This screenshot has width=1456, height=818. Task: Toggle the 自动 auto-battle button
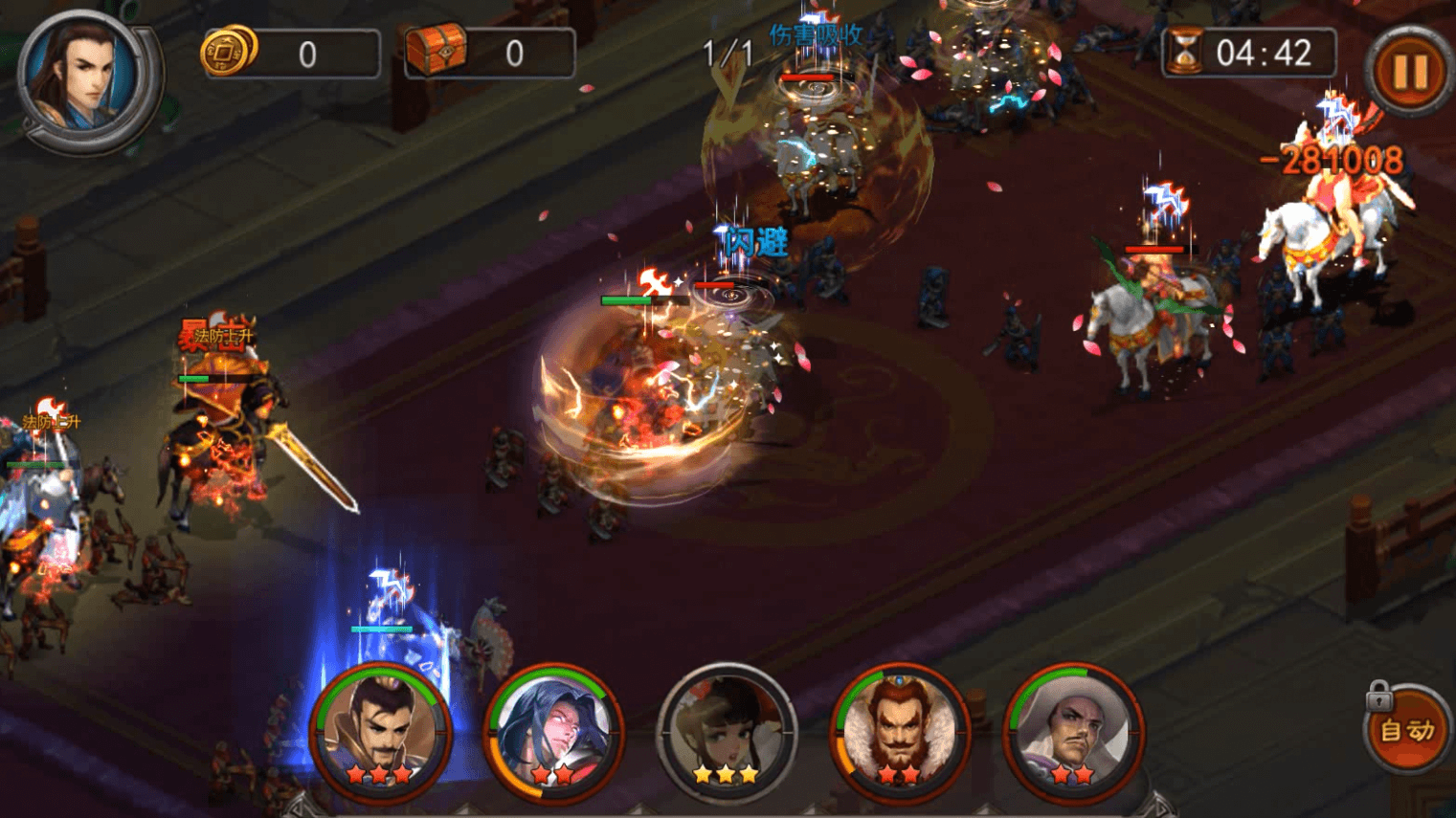(1406, 732)
